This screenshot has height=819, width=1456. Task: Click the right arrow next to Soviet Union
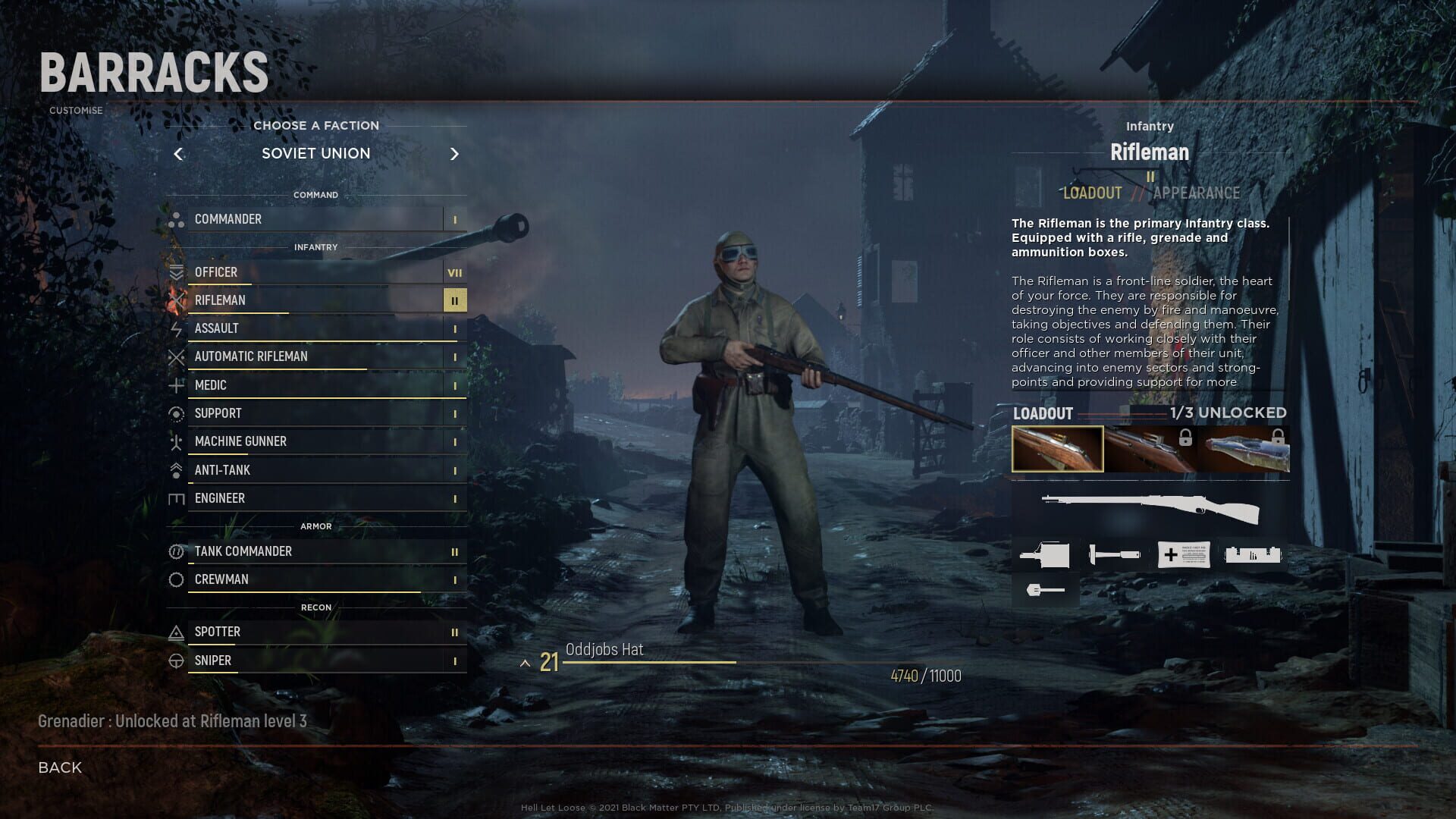pyautogui.click(x=455, y=154)
